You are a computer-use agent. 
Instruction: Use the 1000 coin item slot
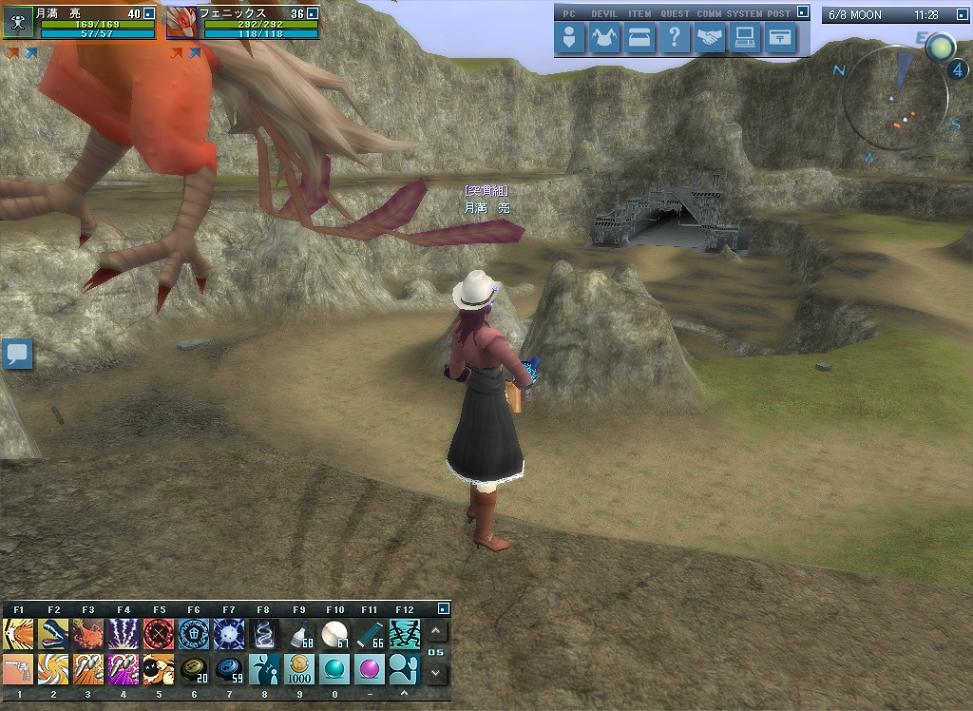coord(299,668)
